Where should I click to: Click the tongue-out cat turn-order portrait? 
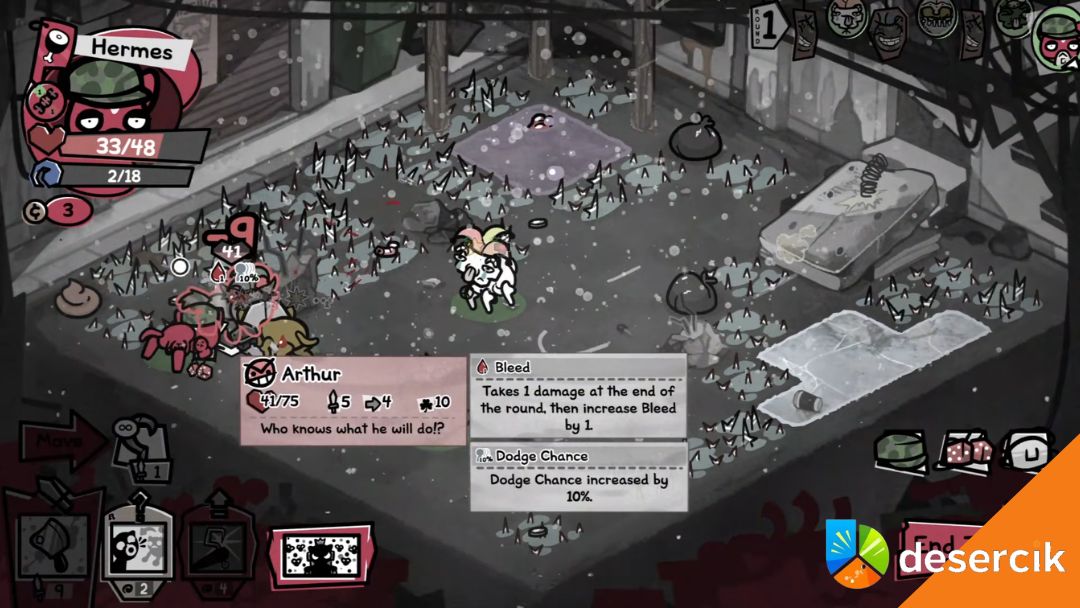coord(846,20)
